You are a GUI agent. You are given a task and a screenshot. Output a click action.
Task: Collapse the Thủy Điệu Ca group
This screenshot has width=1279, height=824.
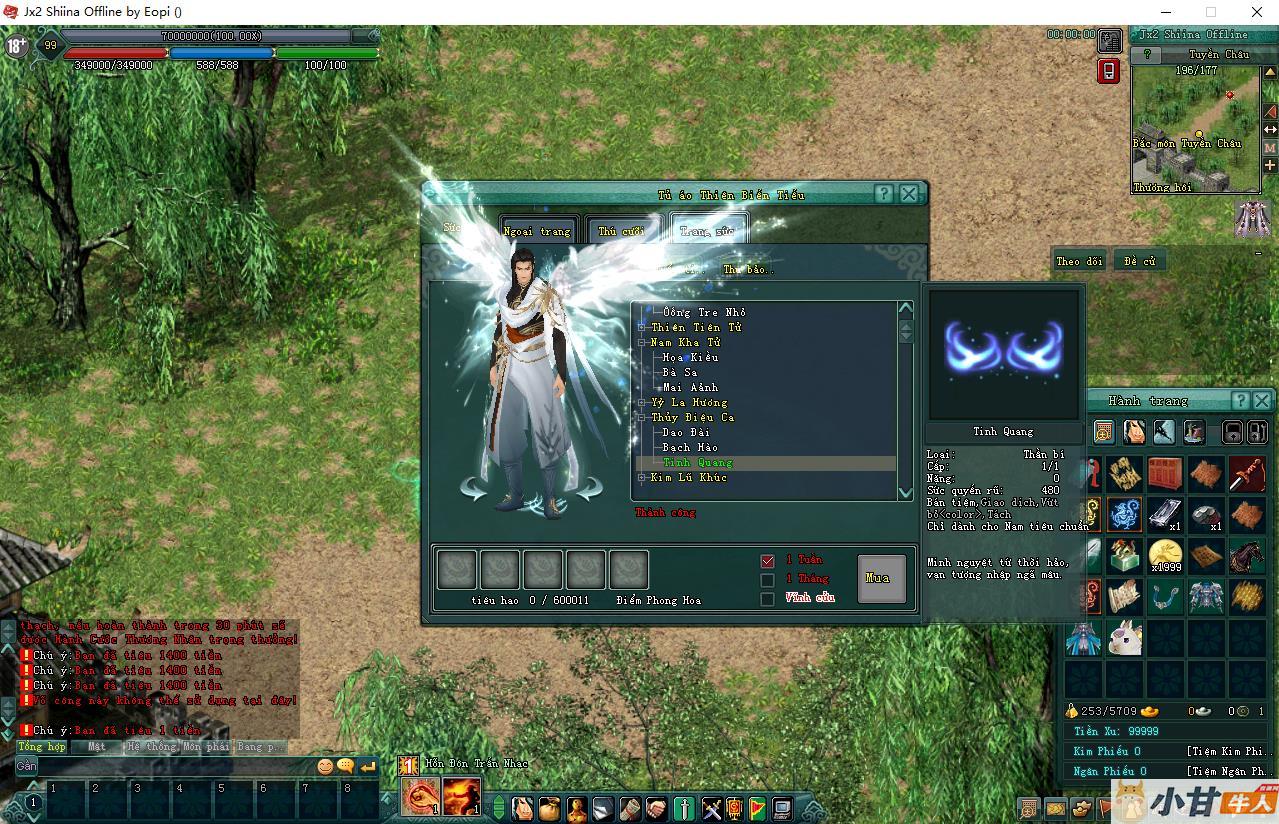(x=642, y=417)
